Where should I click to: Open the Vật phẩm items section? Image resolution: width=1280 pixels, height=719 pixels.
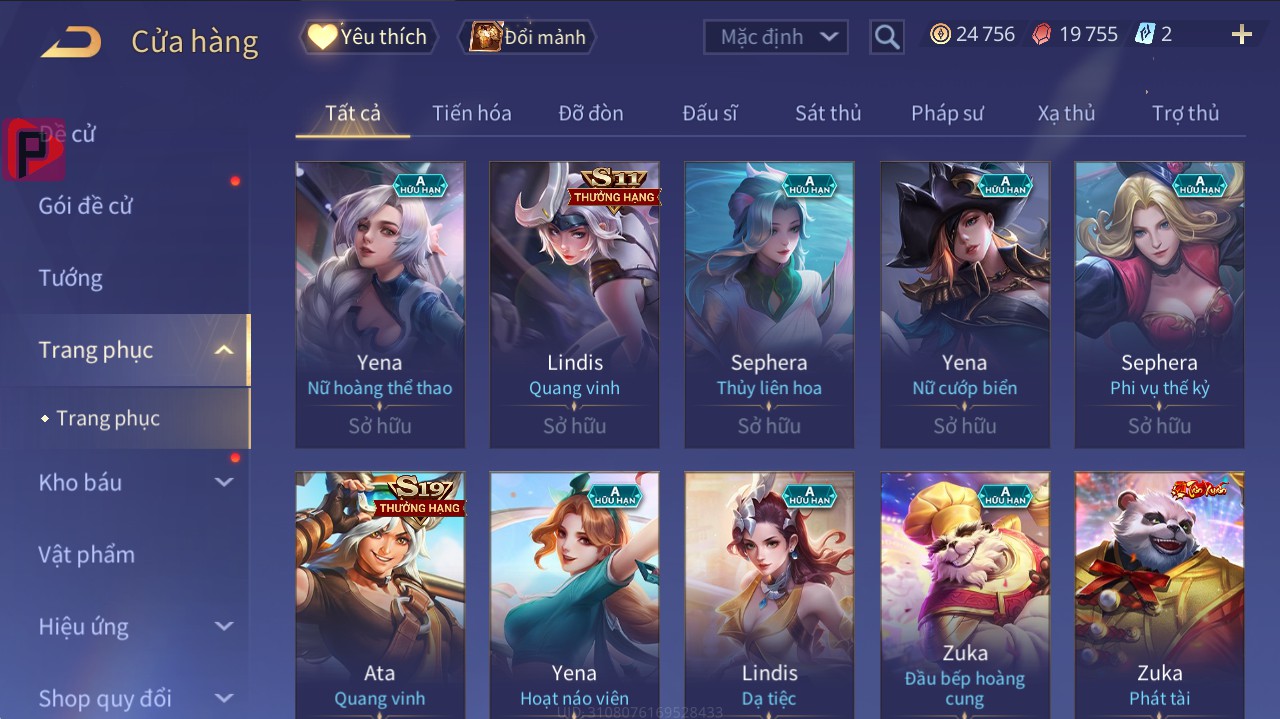[86, 554]
